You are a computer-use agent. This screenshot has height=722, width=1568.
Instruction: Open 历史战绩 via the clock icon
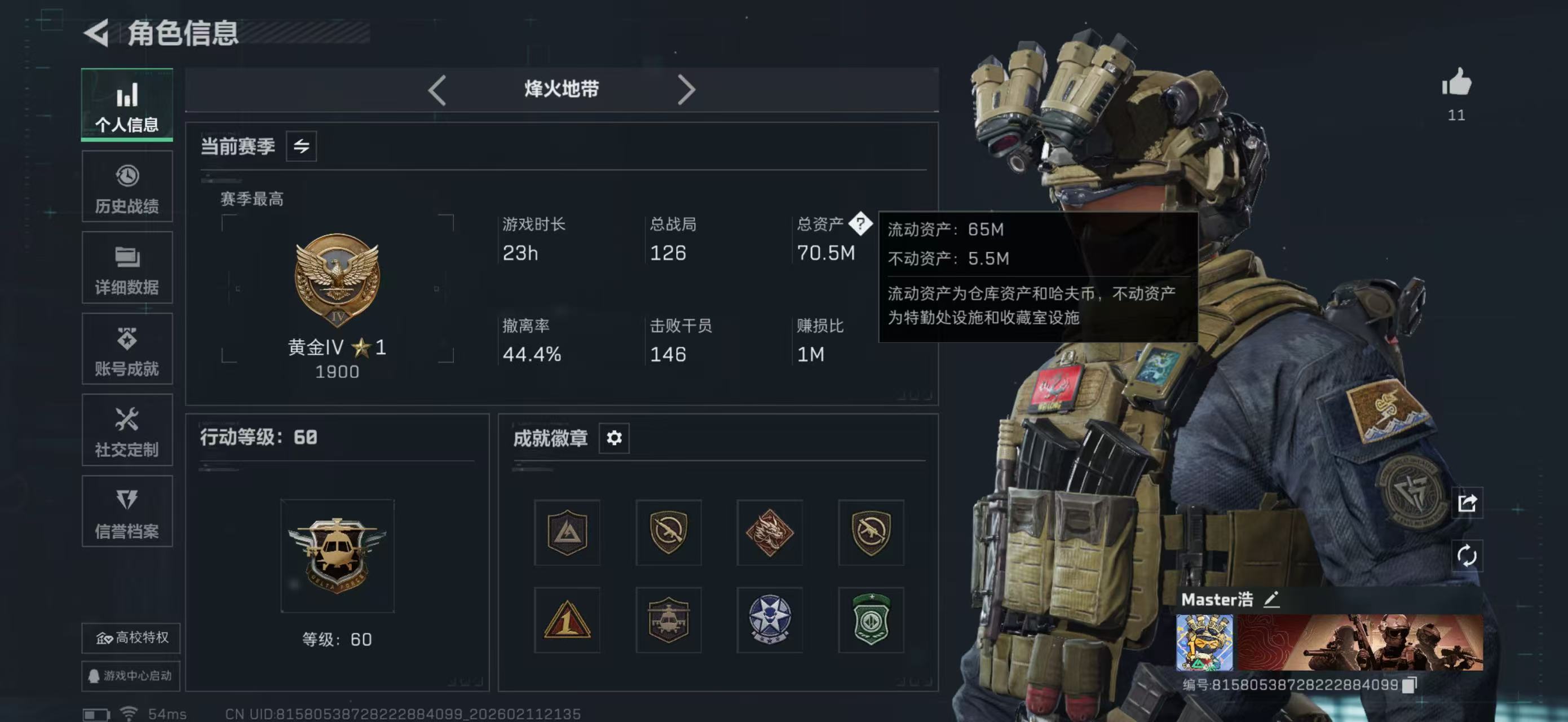tap(127, 186)
